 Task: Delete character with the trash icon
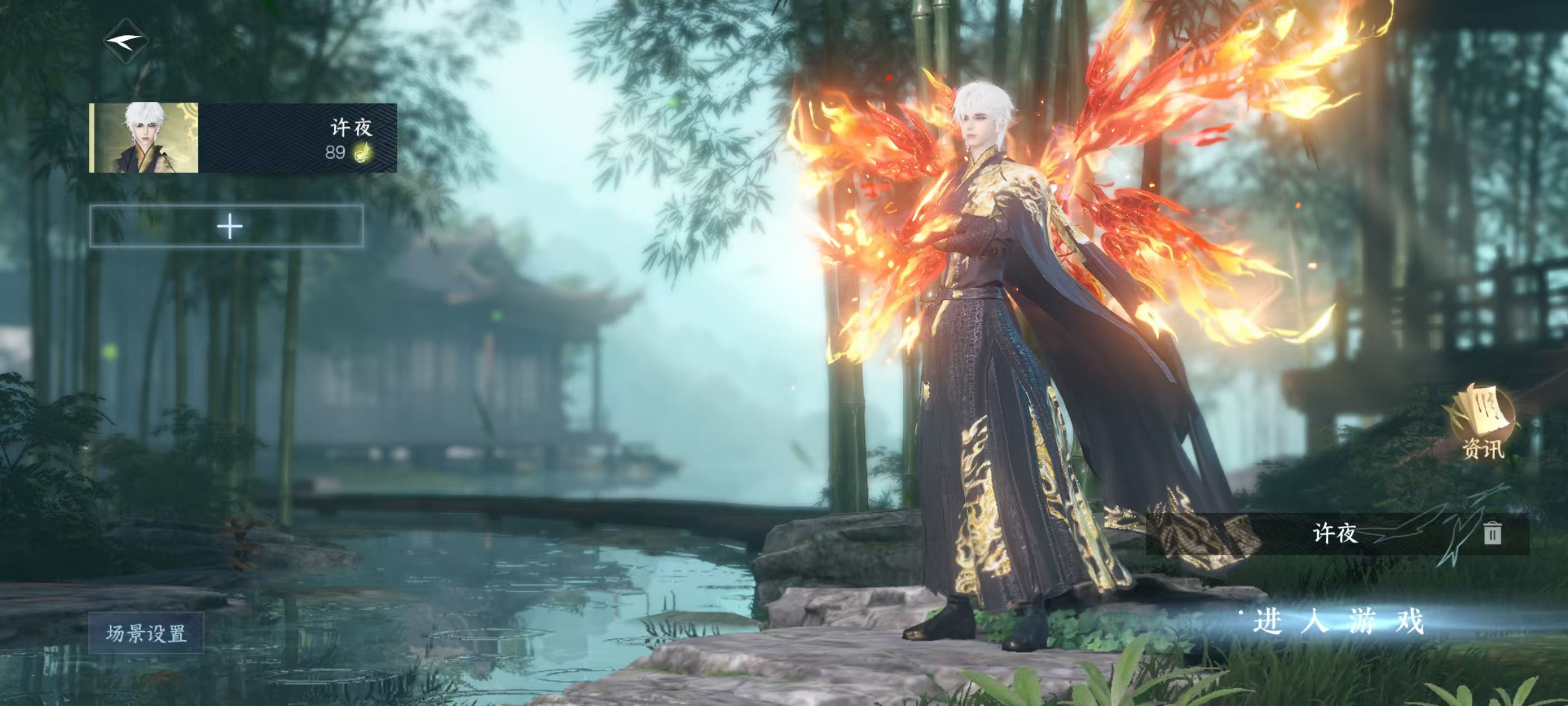pos(1492,533)
